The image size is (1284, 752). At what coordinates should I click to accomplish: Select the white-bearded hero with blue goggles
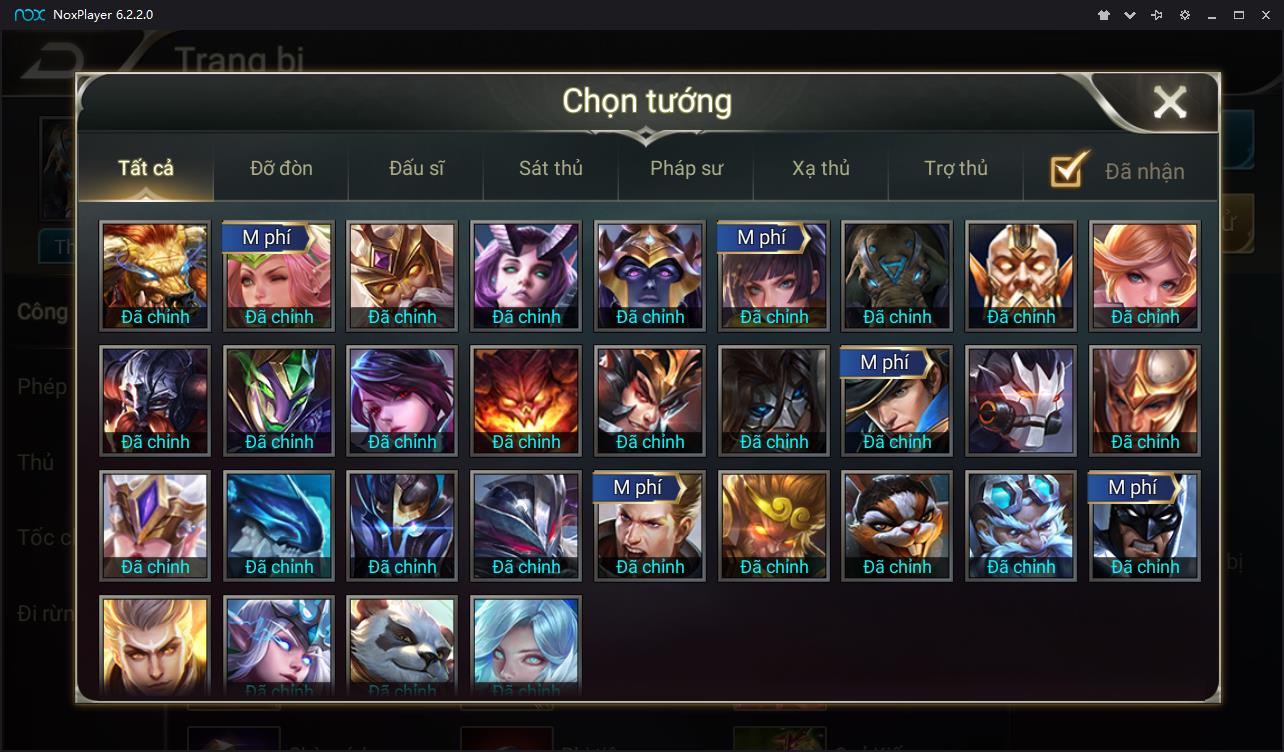[x=1021, y=525]
